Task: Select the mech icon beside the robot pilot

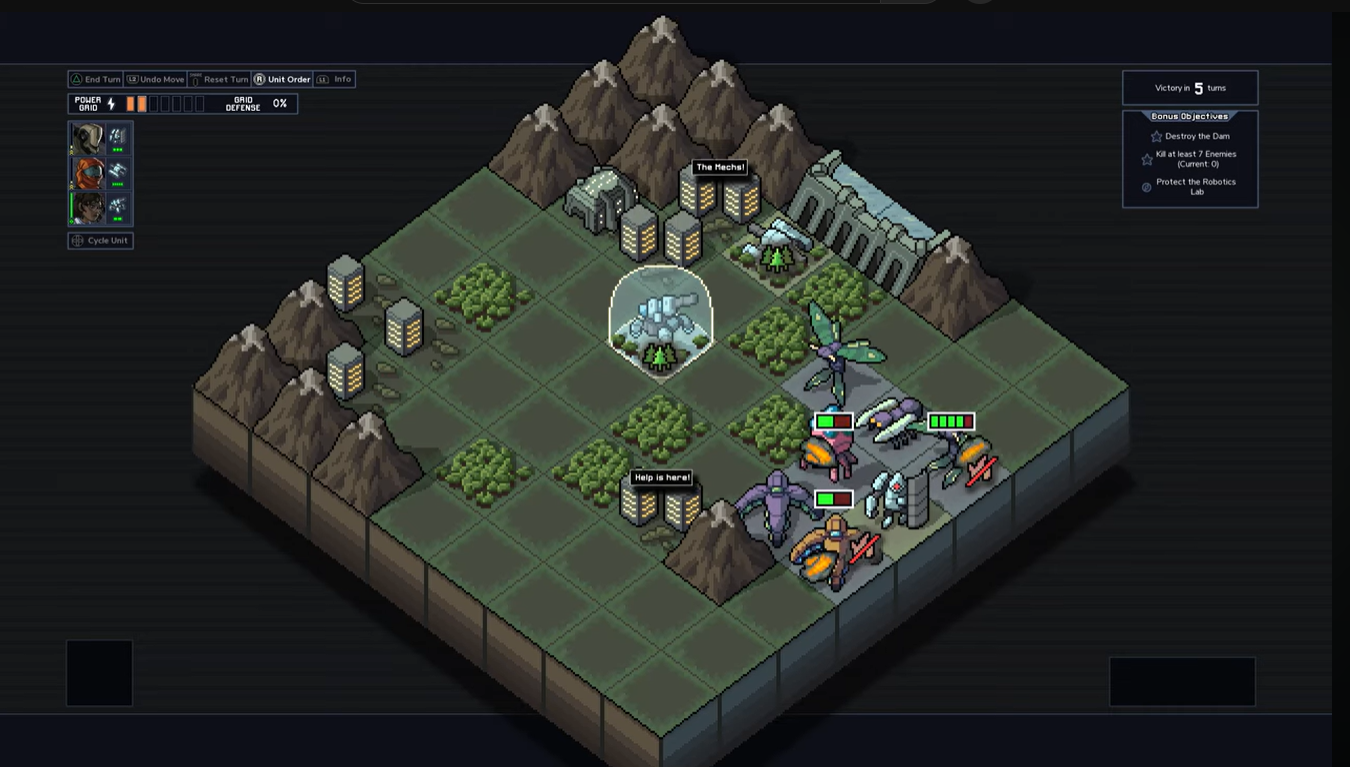Action: (x=118, y=138)
